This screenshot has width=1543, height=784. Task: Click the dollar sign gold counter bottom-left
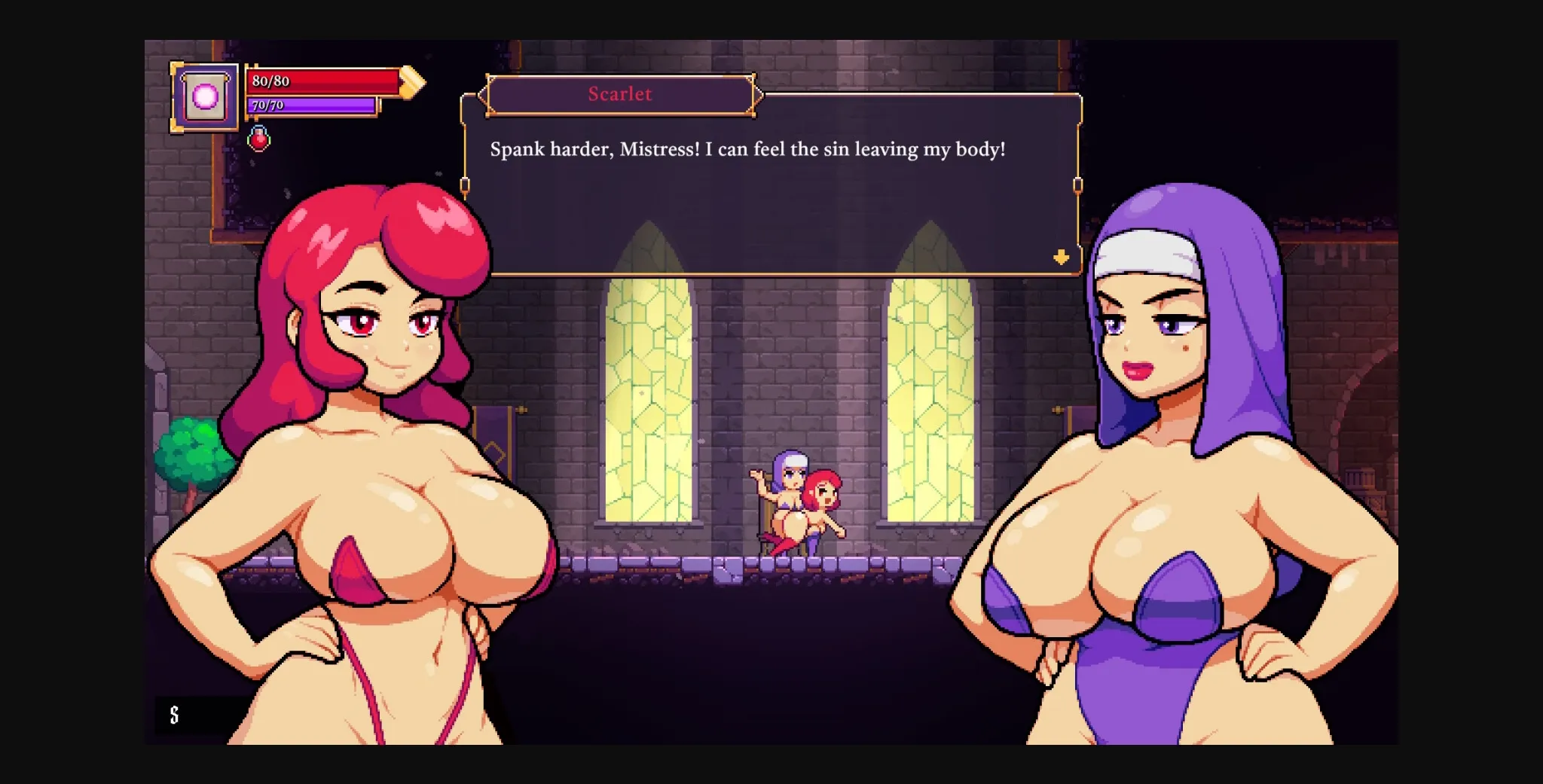tap(175, 715)
